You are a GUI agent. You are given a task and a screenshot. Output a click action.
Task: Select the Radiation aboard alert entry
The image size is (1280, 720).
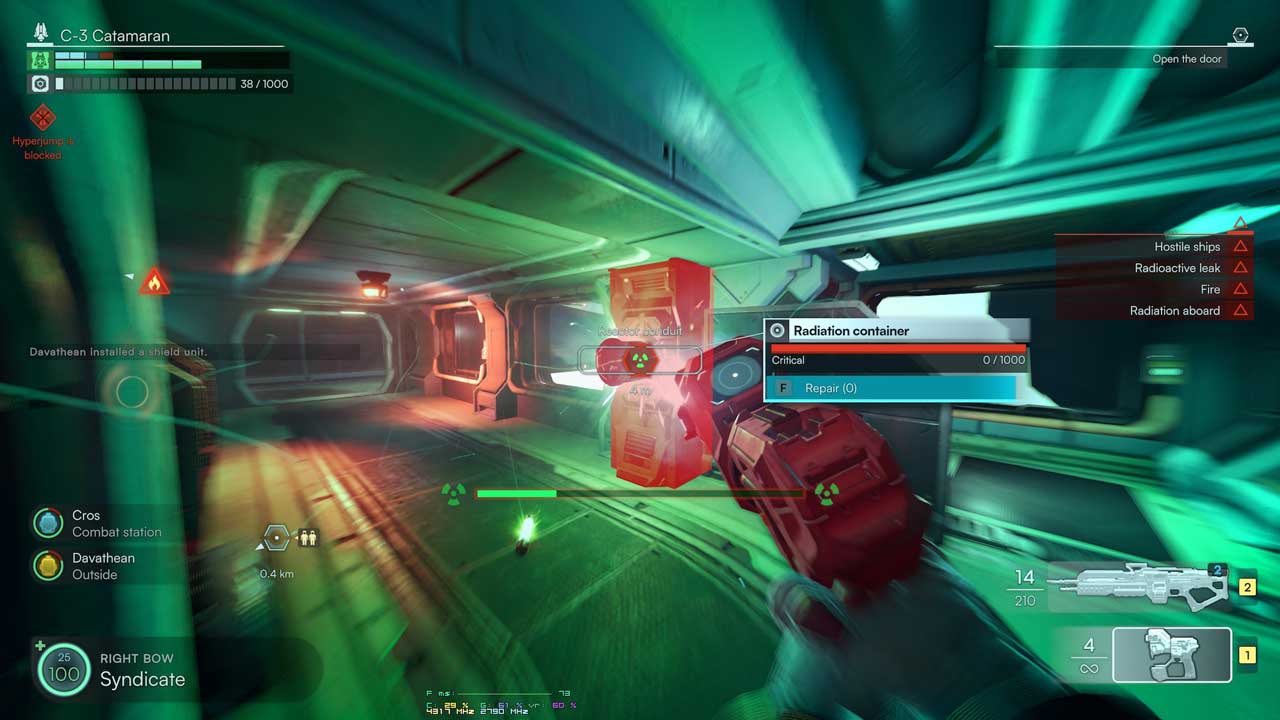[x=1175, y=310]
